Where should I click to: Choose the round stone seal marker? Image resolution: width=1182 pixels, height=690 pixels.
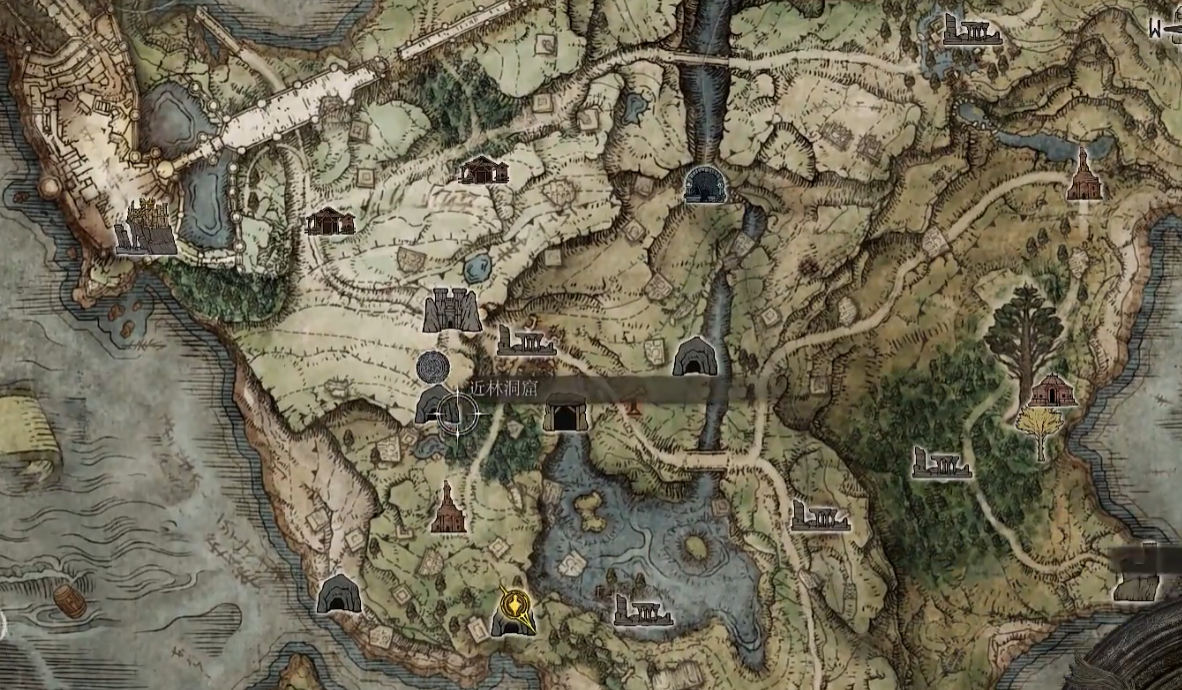point(434,367)
